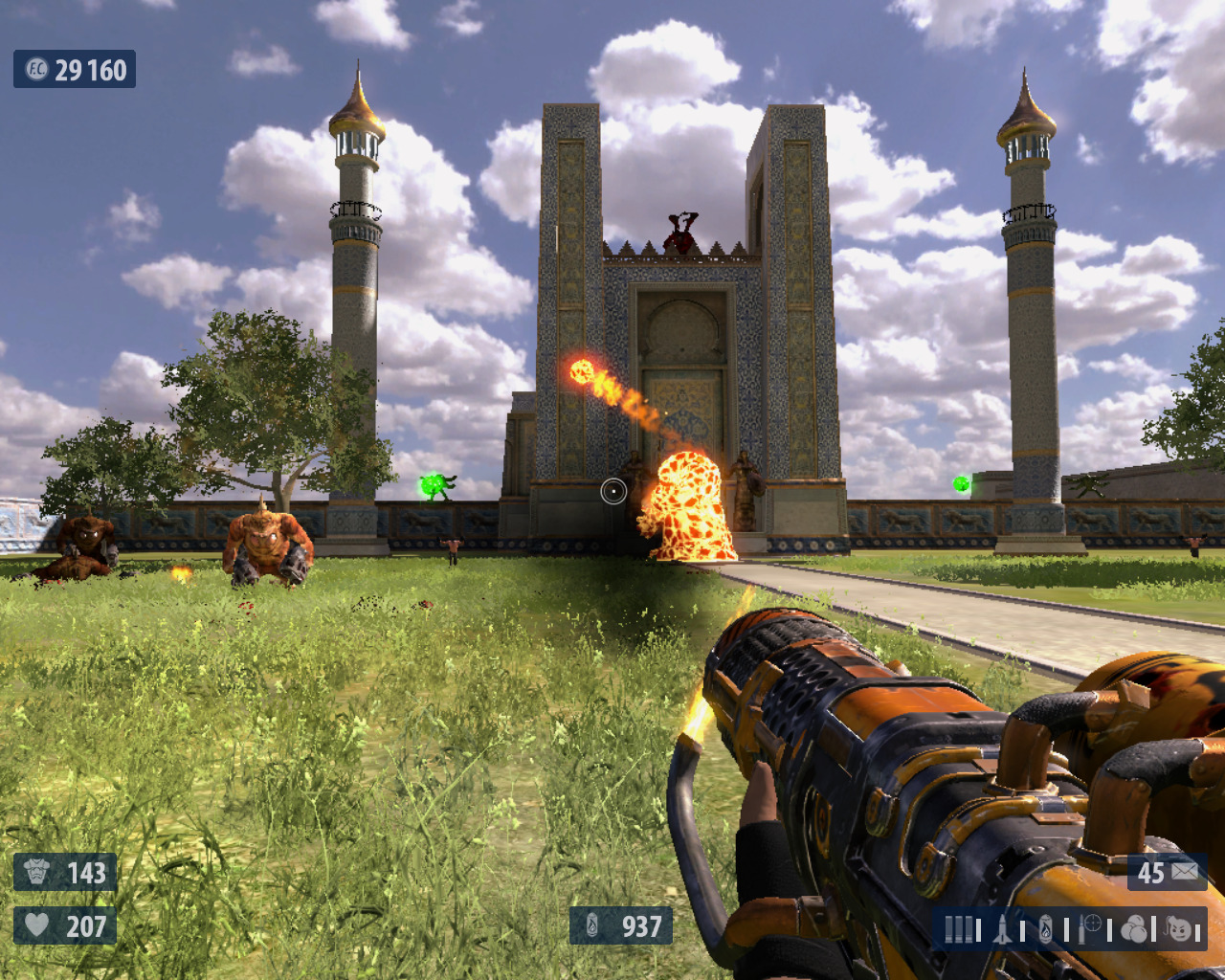Select the flamethrower napalm canister icon

[1045, 928]
